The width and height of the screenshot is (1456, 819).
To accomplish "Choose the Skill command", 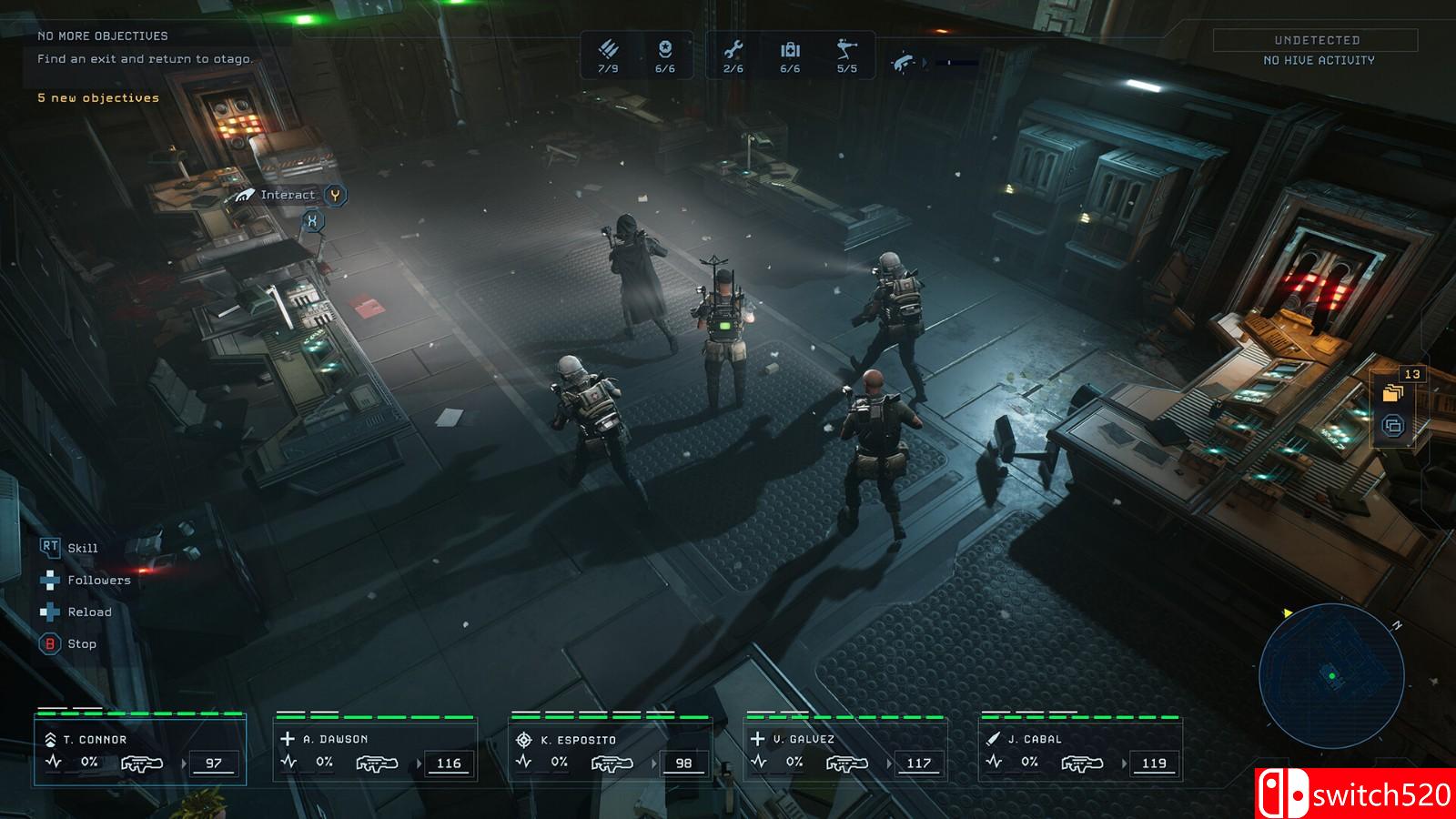I will (x=82, y=548).
